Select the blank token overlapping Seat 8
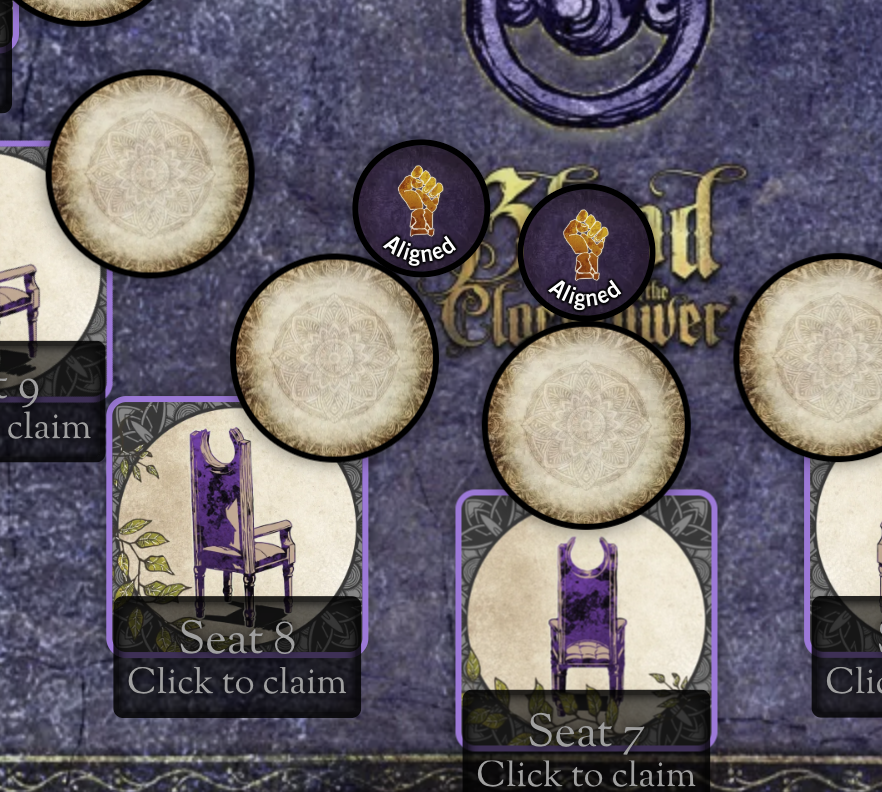 point(334,355)
